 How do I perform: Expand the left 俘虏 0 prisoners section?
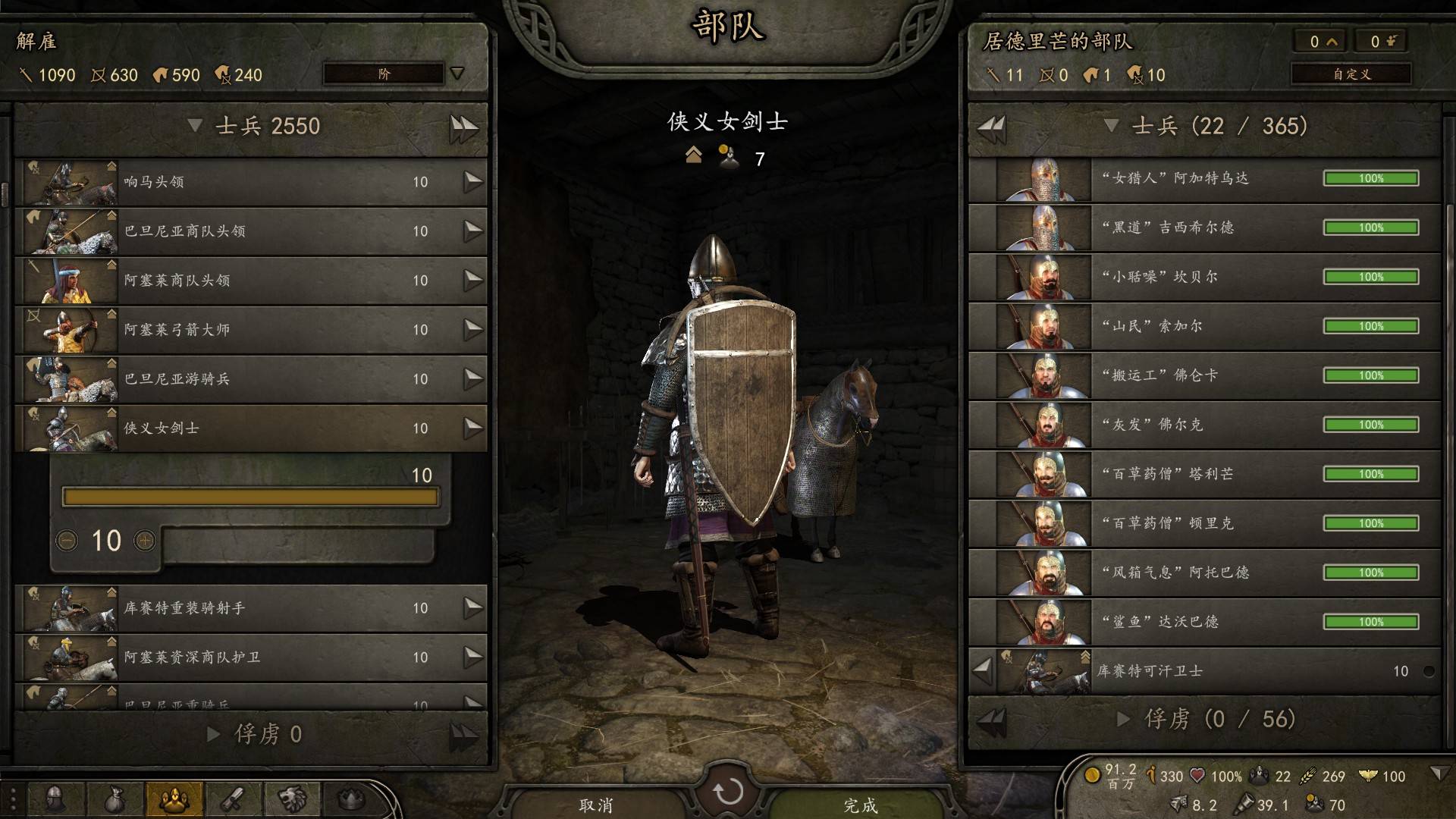point(215,734)
